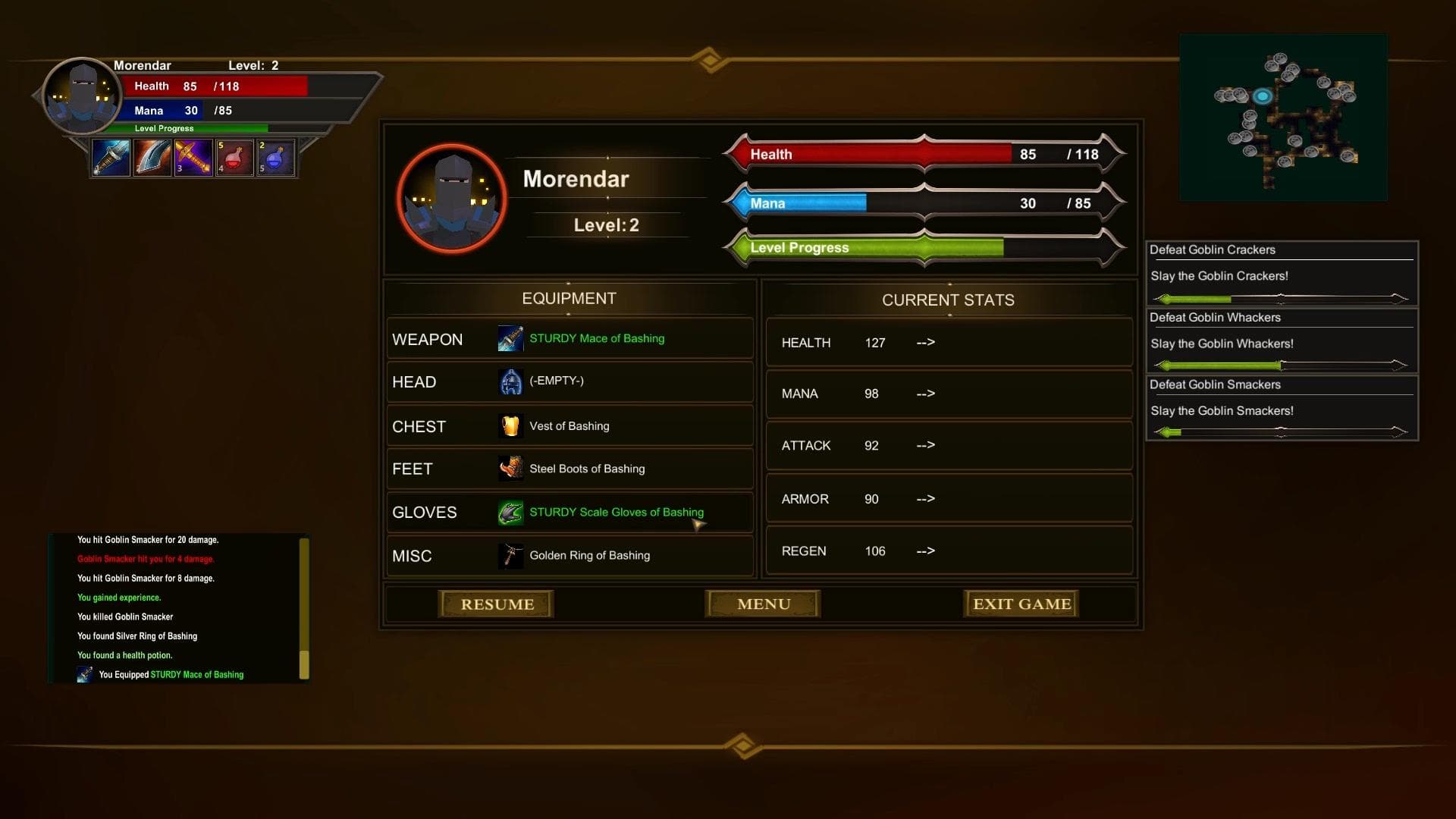Select the Vest of Bashing chest slot
The height and width of the screenshot is (819, 1456).
click(570, 426)
